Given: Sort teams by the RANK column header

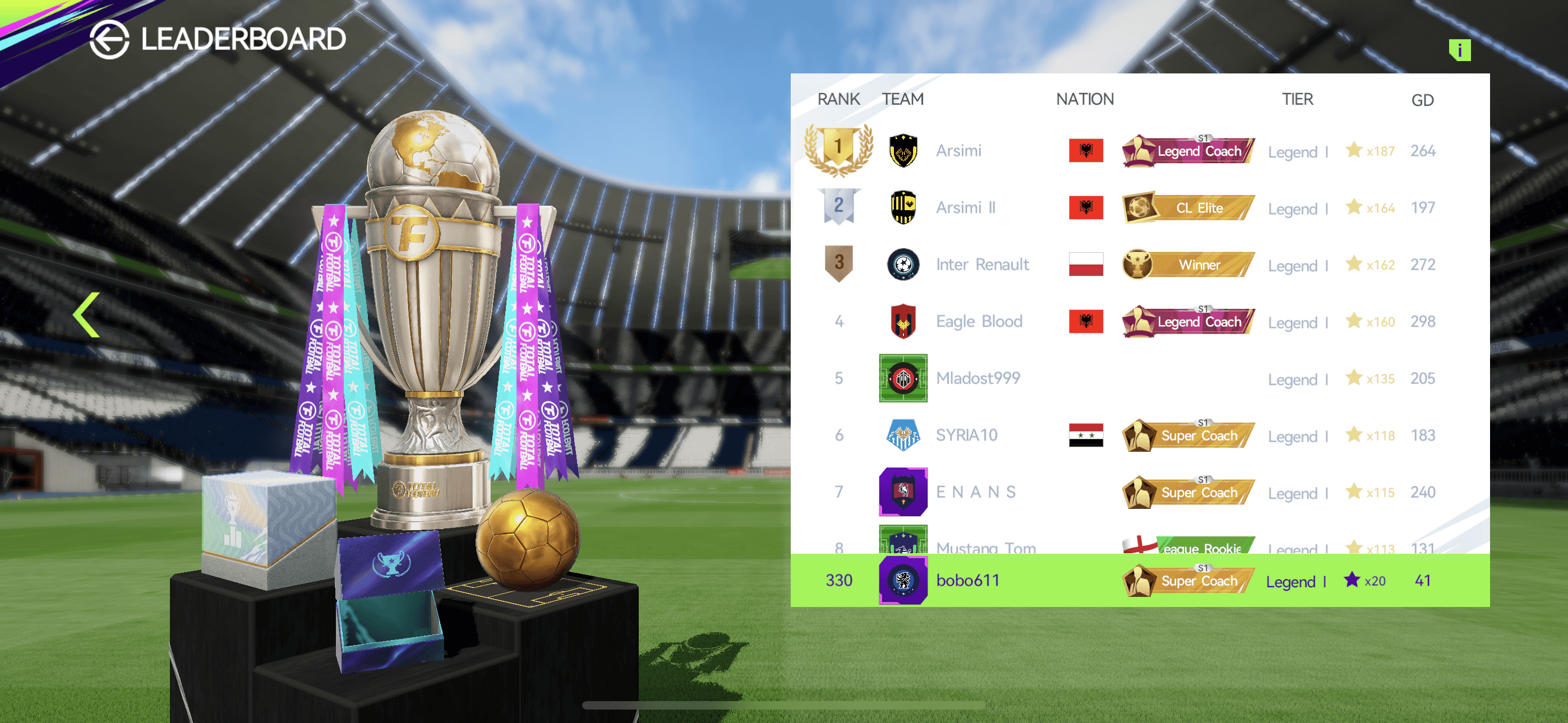Looking at the screenshot, I should (x=839, y=99).
